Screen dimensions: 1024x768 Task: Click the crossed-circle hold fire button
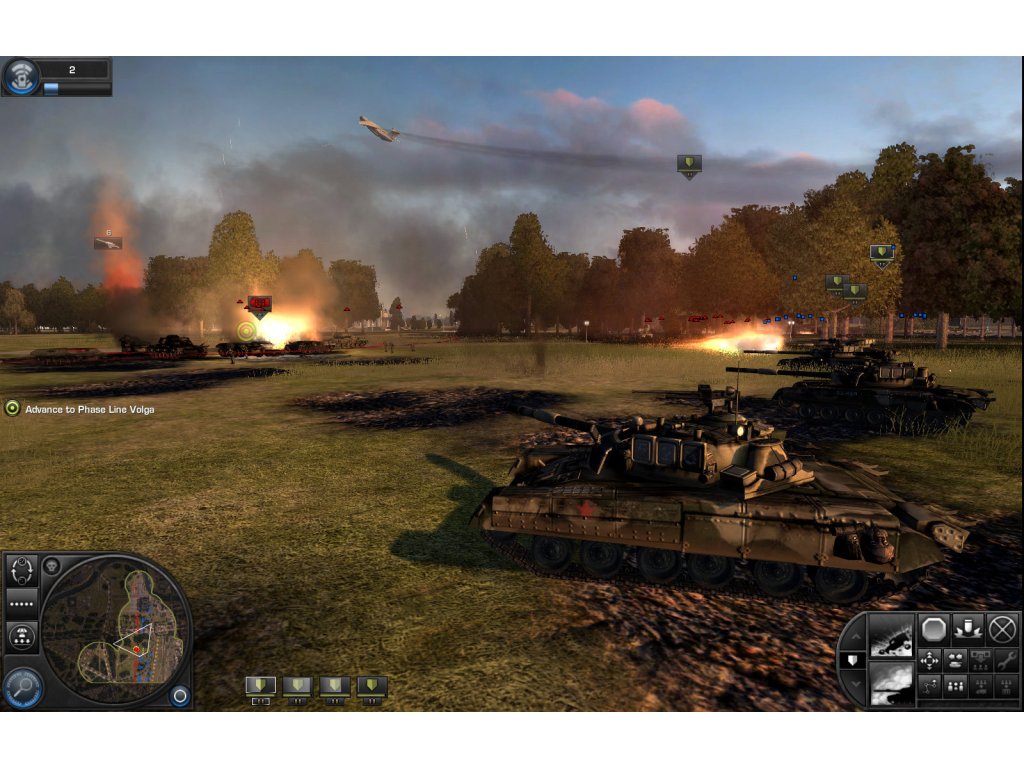(1003, 629)
